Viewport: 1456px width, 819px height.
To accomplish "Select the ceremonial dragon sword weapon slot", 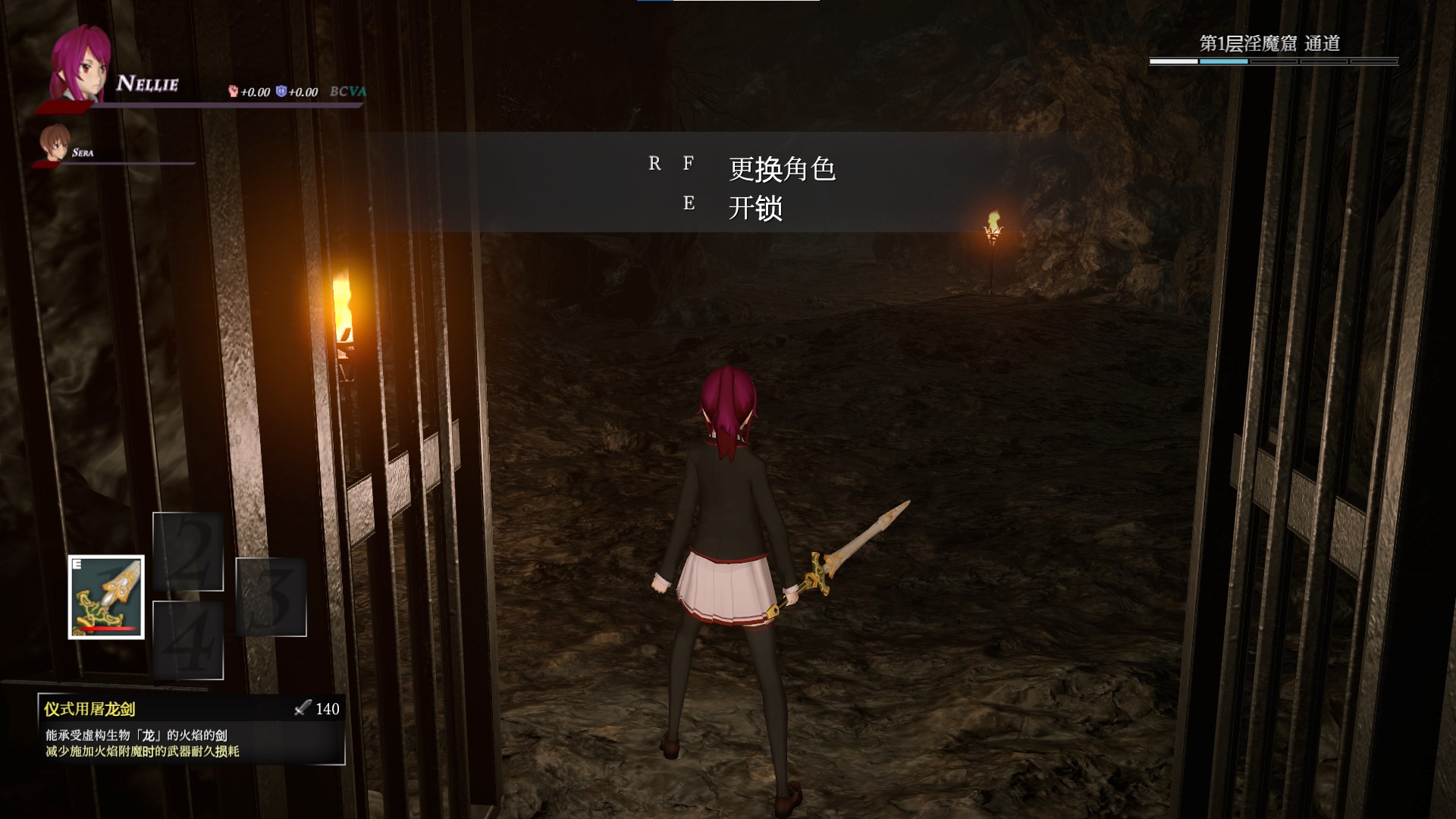I will pos(106,597).
